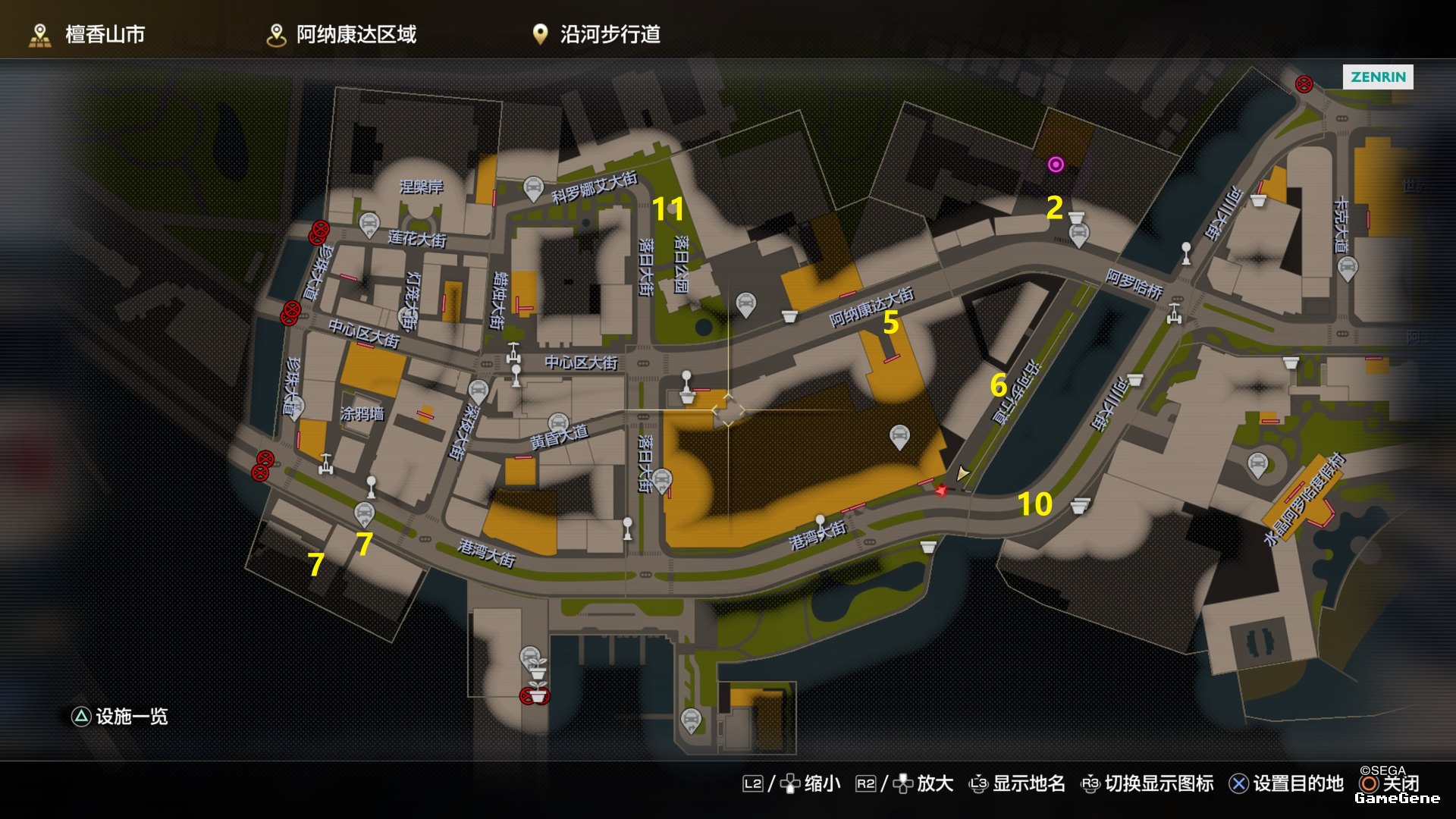Click the map cursor crosshair

pos(728,410)
